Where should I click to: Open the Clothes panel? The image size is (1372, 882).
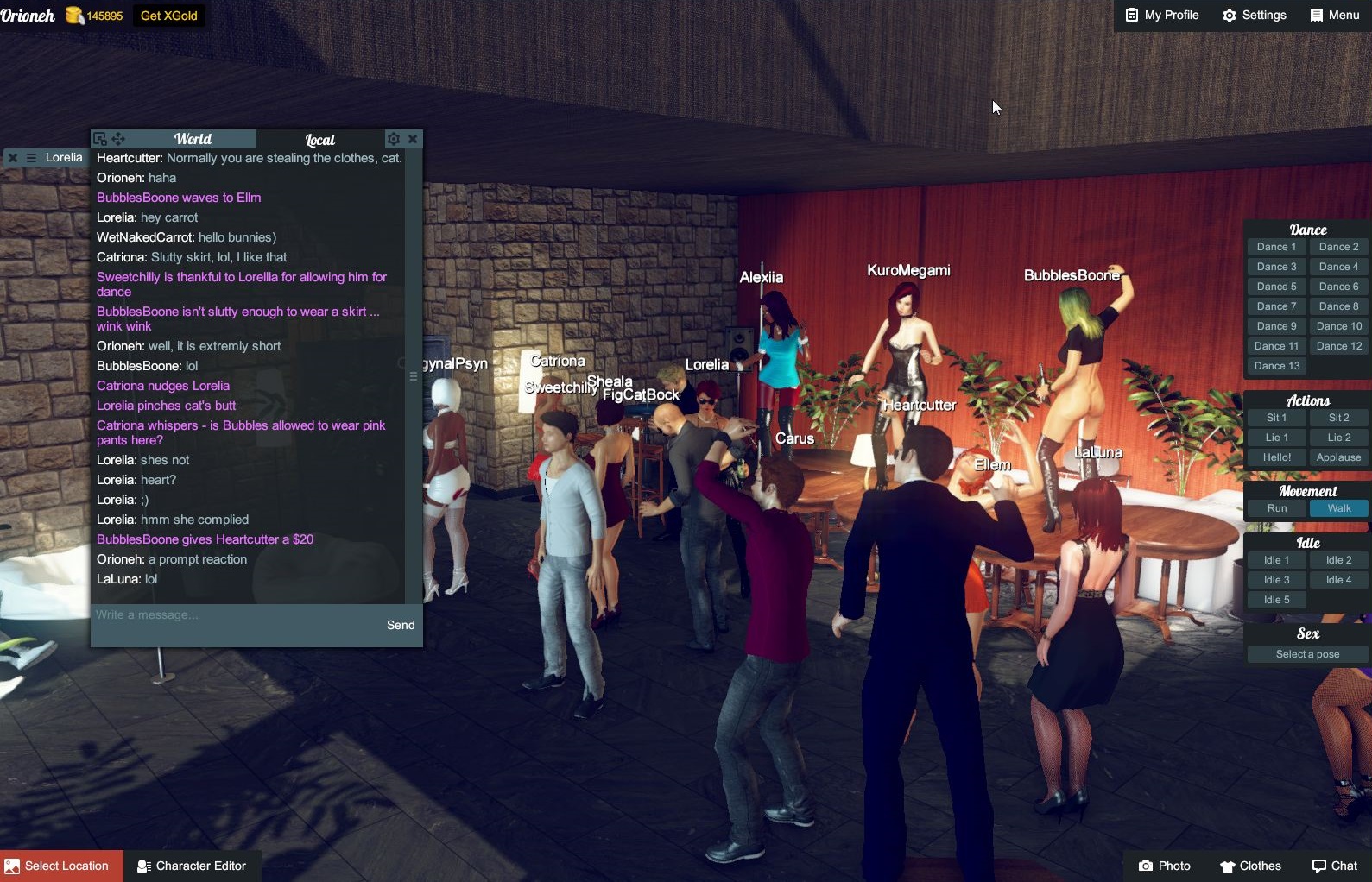pos(1250,866)
